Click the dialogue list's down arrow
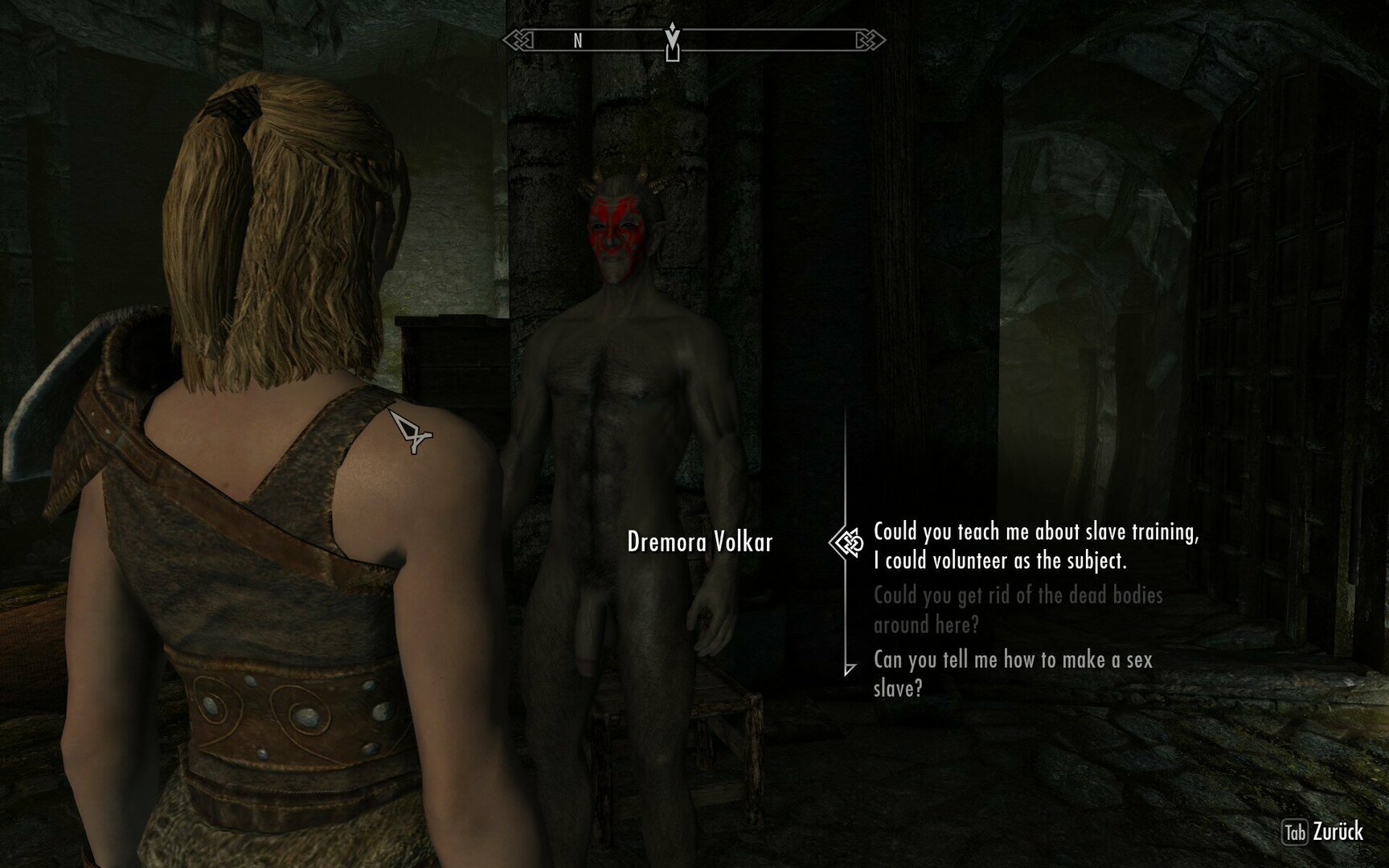The width and height of the screenshot is (1389, 868). (x=850, y=669)
